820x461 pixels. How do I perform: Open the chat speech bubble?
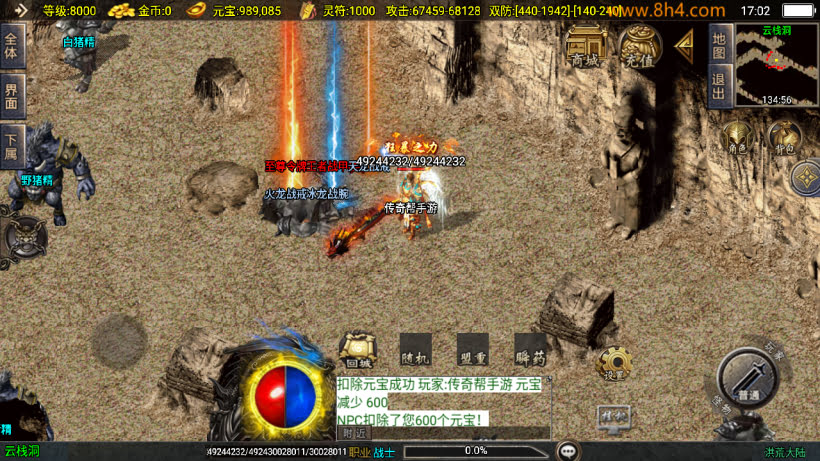pyautogui.click(x=569, y=451)
